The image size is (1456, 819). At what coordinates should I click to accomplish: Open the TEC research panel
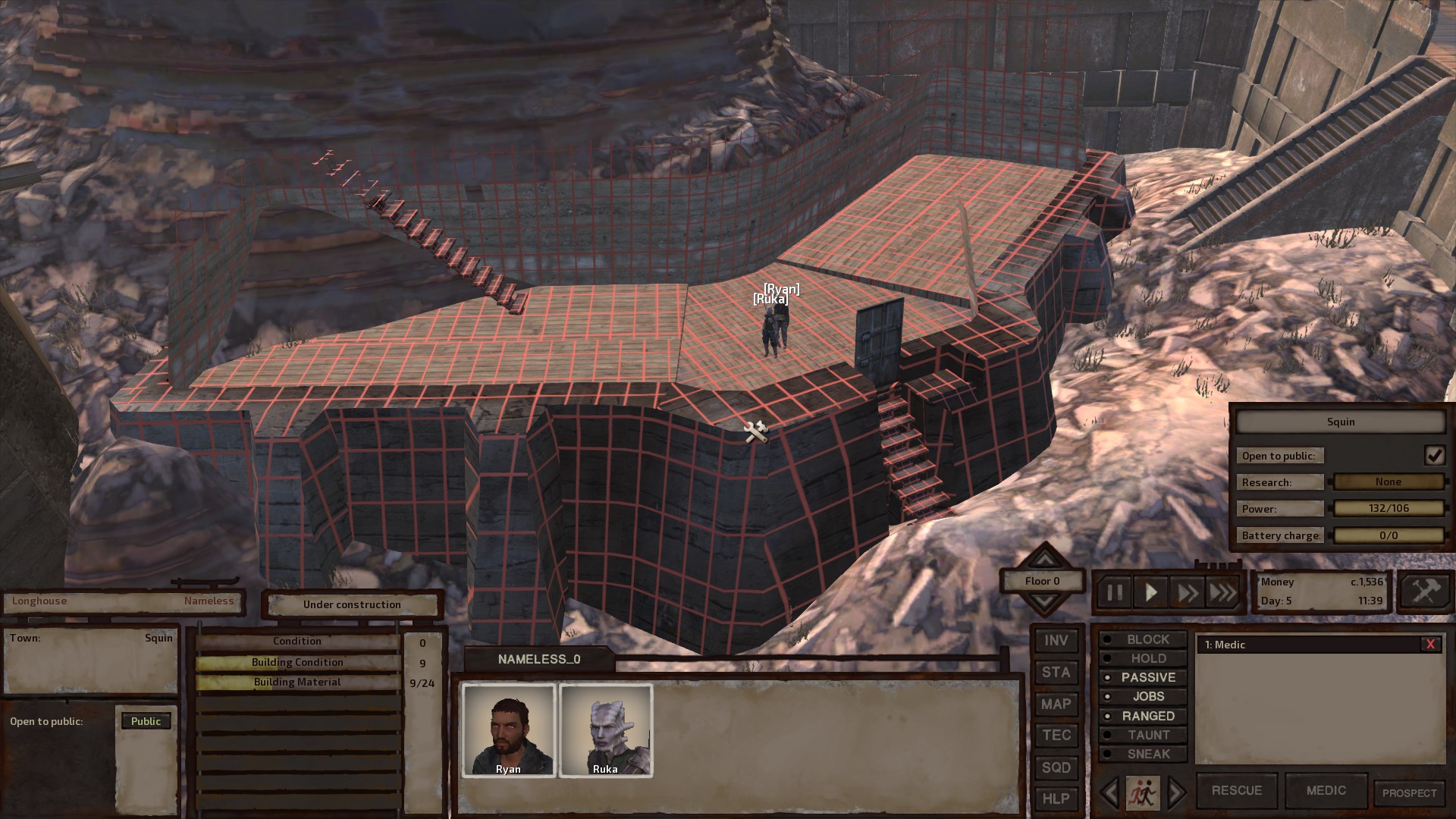(x=1056, y=736)
